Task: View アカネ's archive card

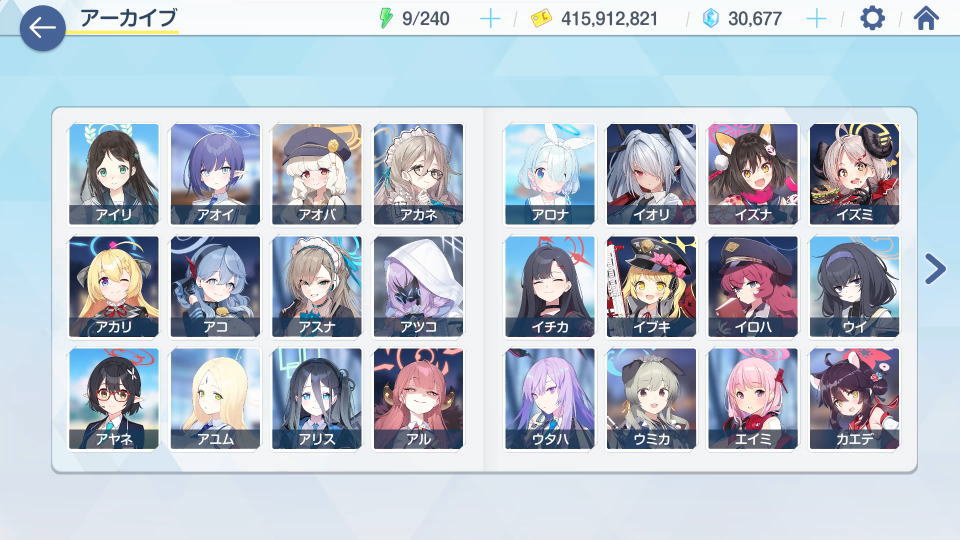Action: click(418, 174)
